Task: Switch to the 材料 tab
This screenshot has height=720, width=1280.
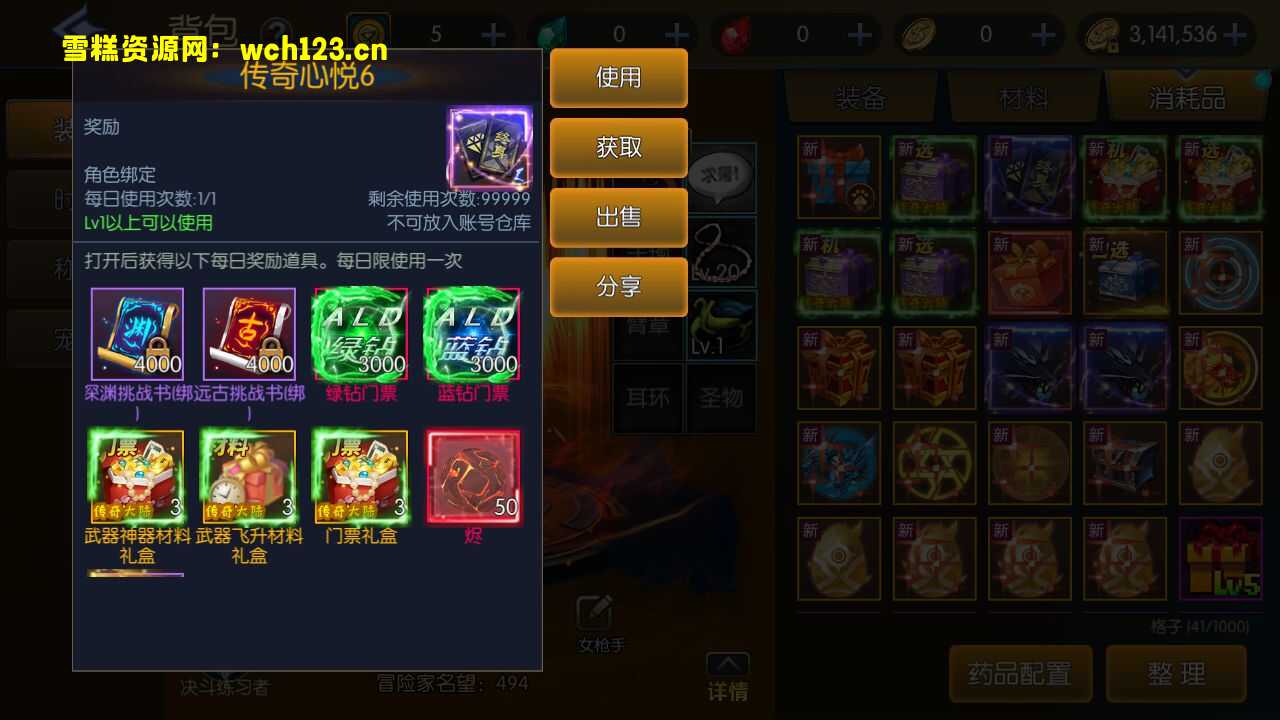Action: coord(1025,98)
